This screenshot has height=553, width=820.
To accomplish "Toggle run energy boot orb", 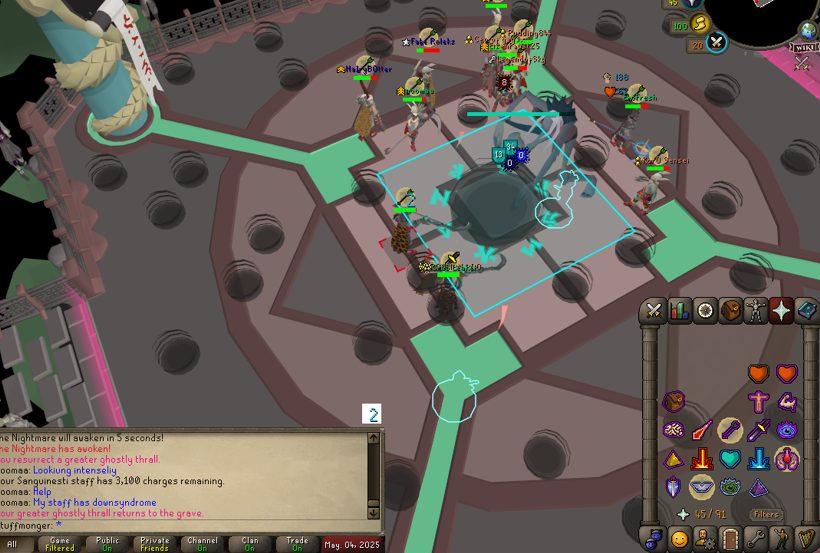I will (700, 24).
